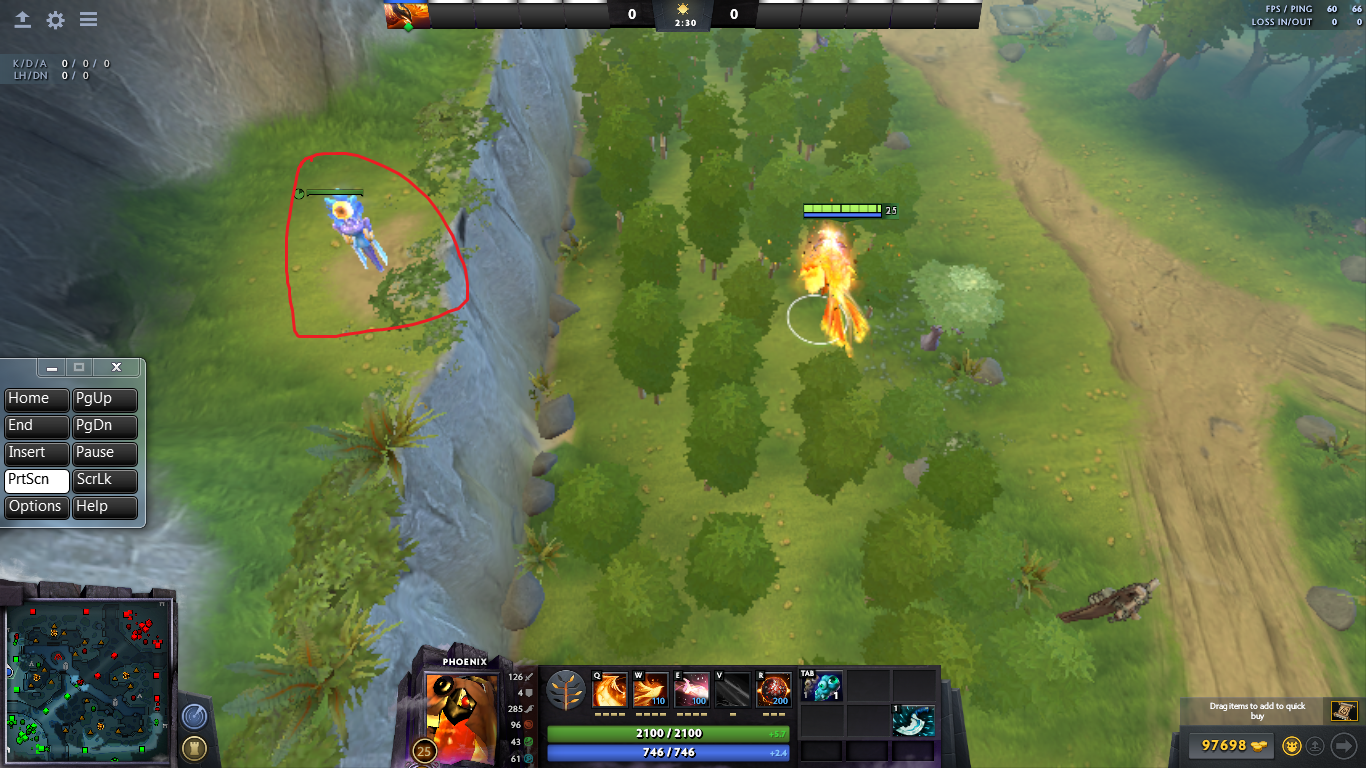The height and width of the screenshot is (768, 1366).
Task: Activate the glyph of fortification button
Action: coord(194,748)
